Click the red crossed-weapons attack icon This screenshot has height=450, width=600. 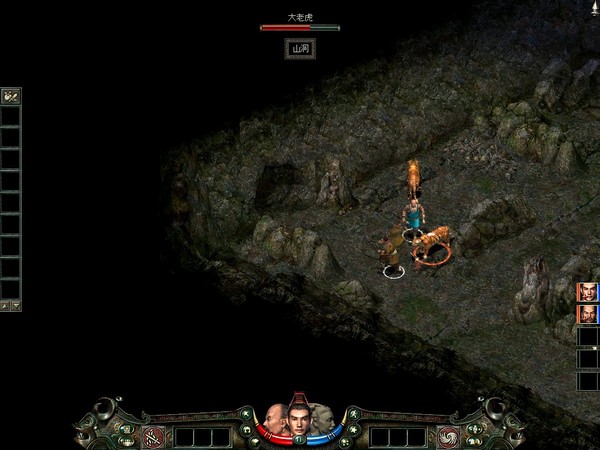tap(153, 435)
